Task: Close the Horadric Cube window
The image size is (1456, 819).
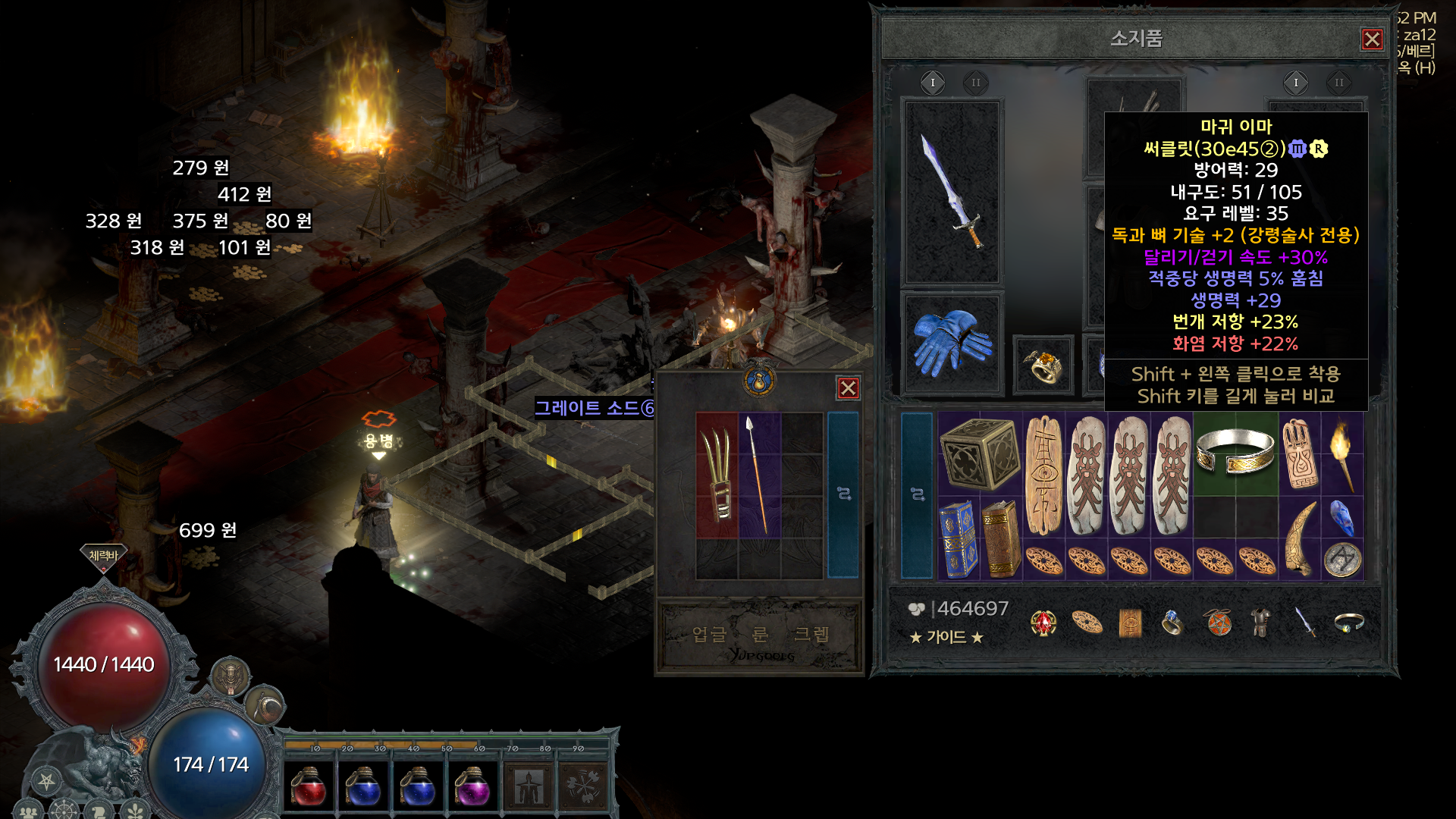Action: click(x=848, y=388)
